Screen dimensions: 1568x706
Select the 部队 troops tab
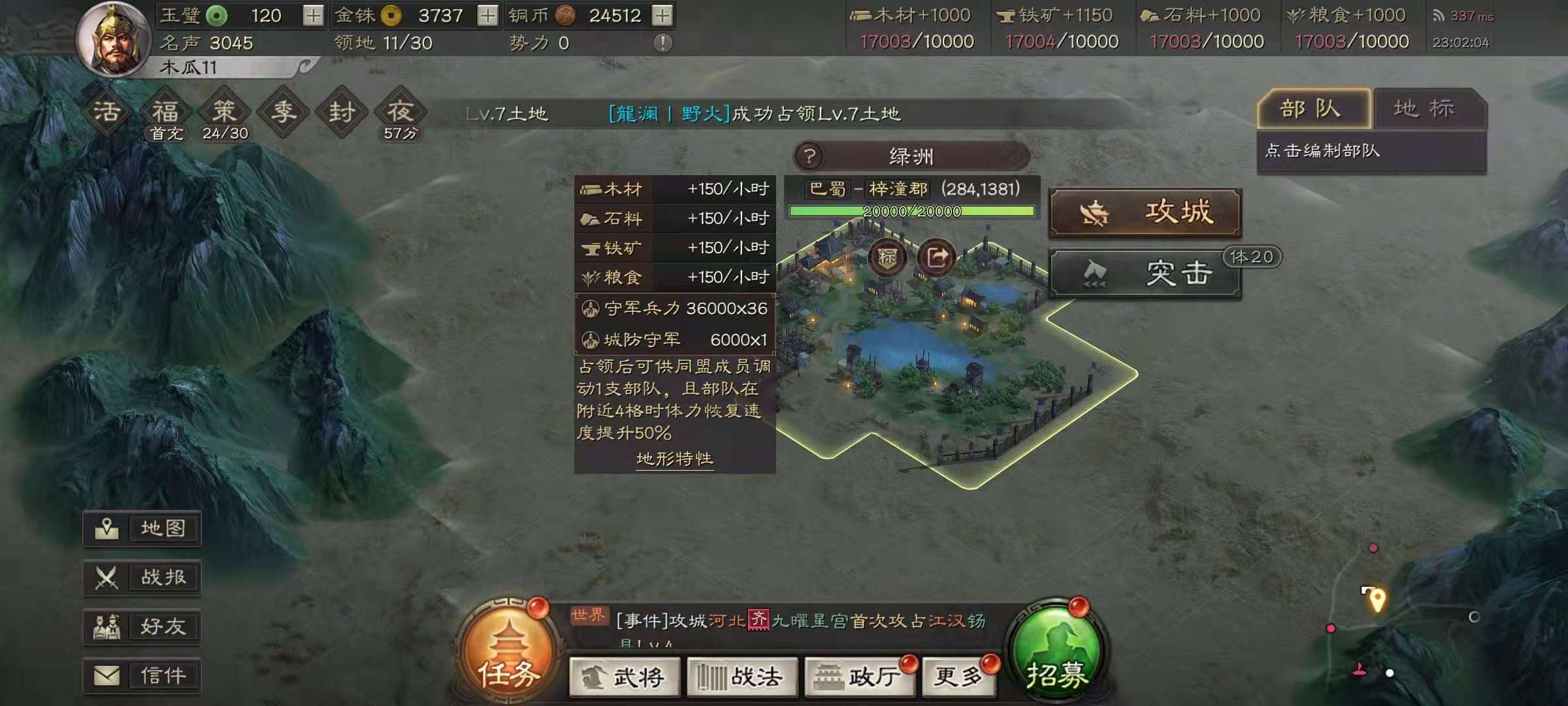point(1313,109)
